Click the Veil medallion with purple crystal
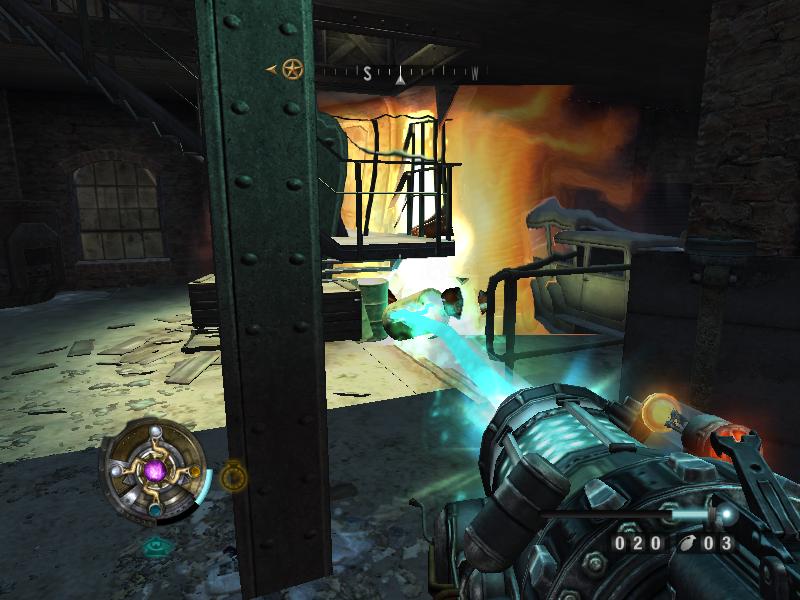800x600 pixels. (x=154, y=469)
